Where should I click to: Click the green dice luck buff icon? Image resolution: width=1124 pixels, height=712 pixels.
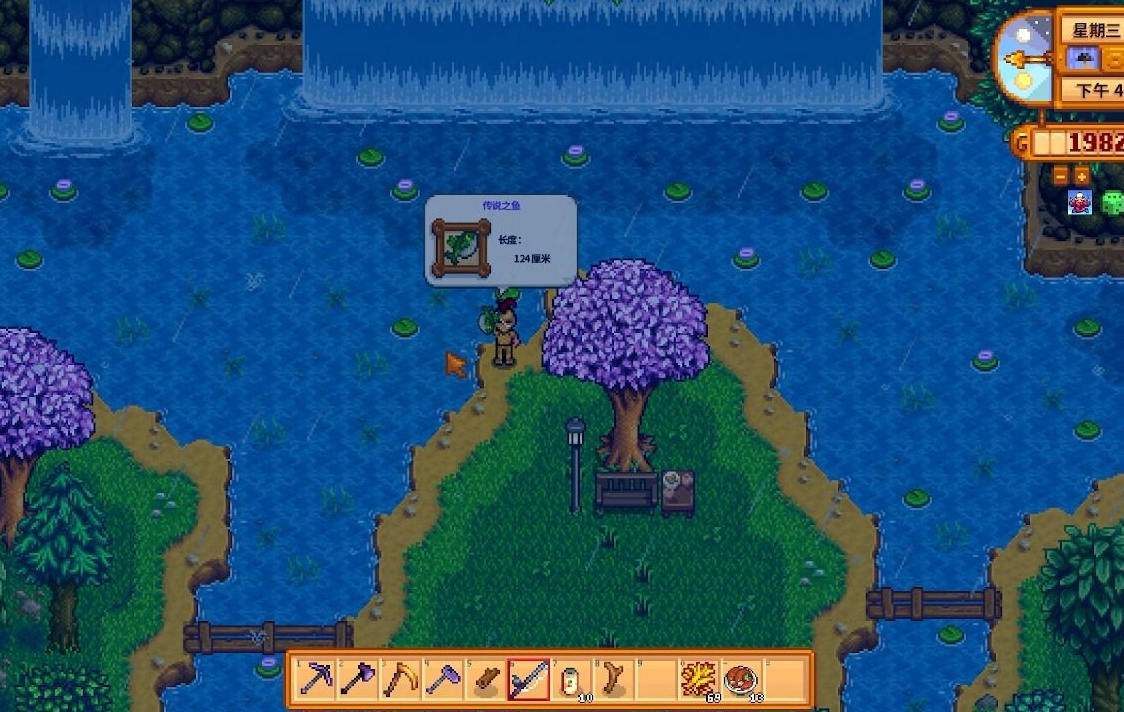pyautogui.click(x=1112, y=202)
